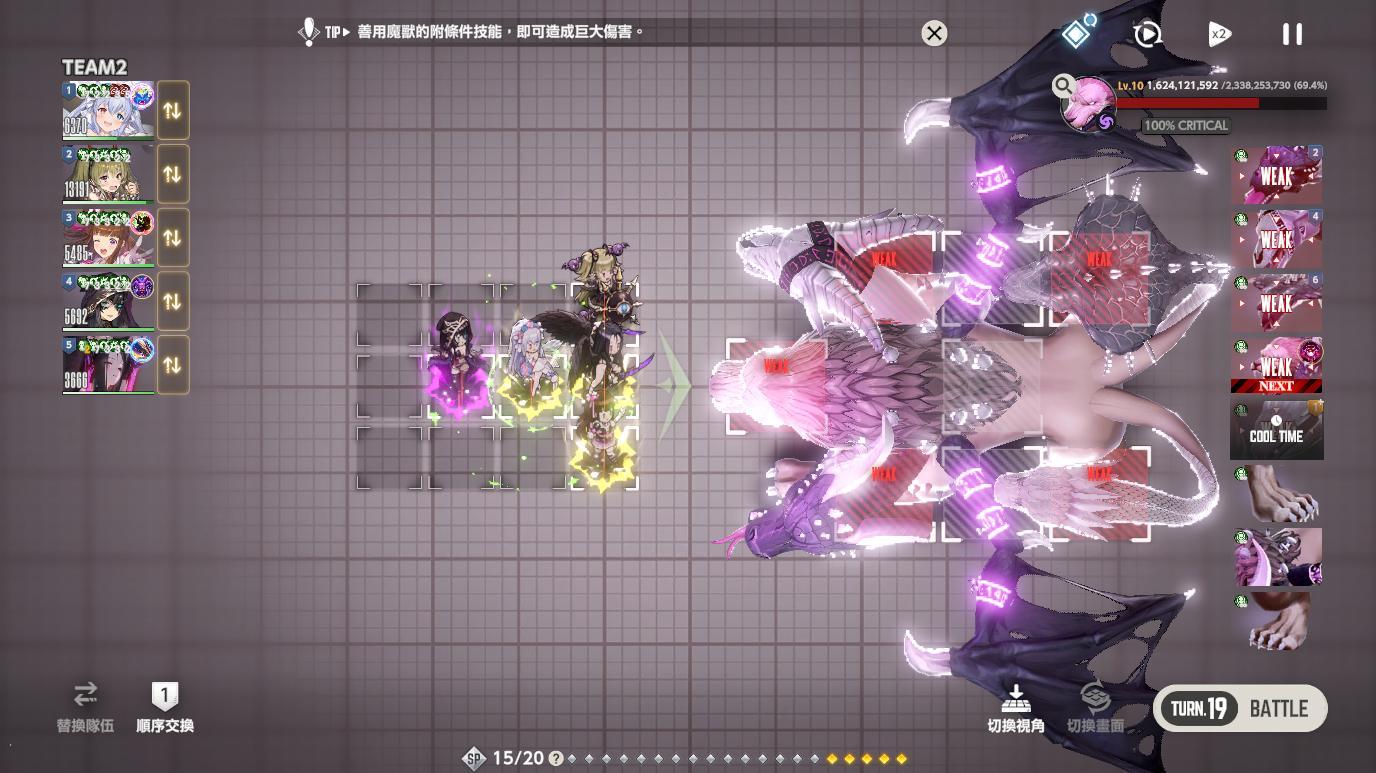Pause the battle with the pause icon
Image resolution: width=1376 pixels, height=773 pixels.
pyautogui.click(x=1292, y=33)
